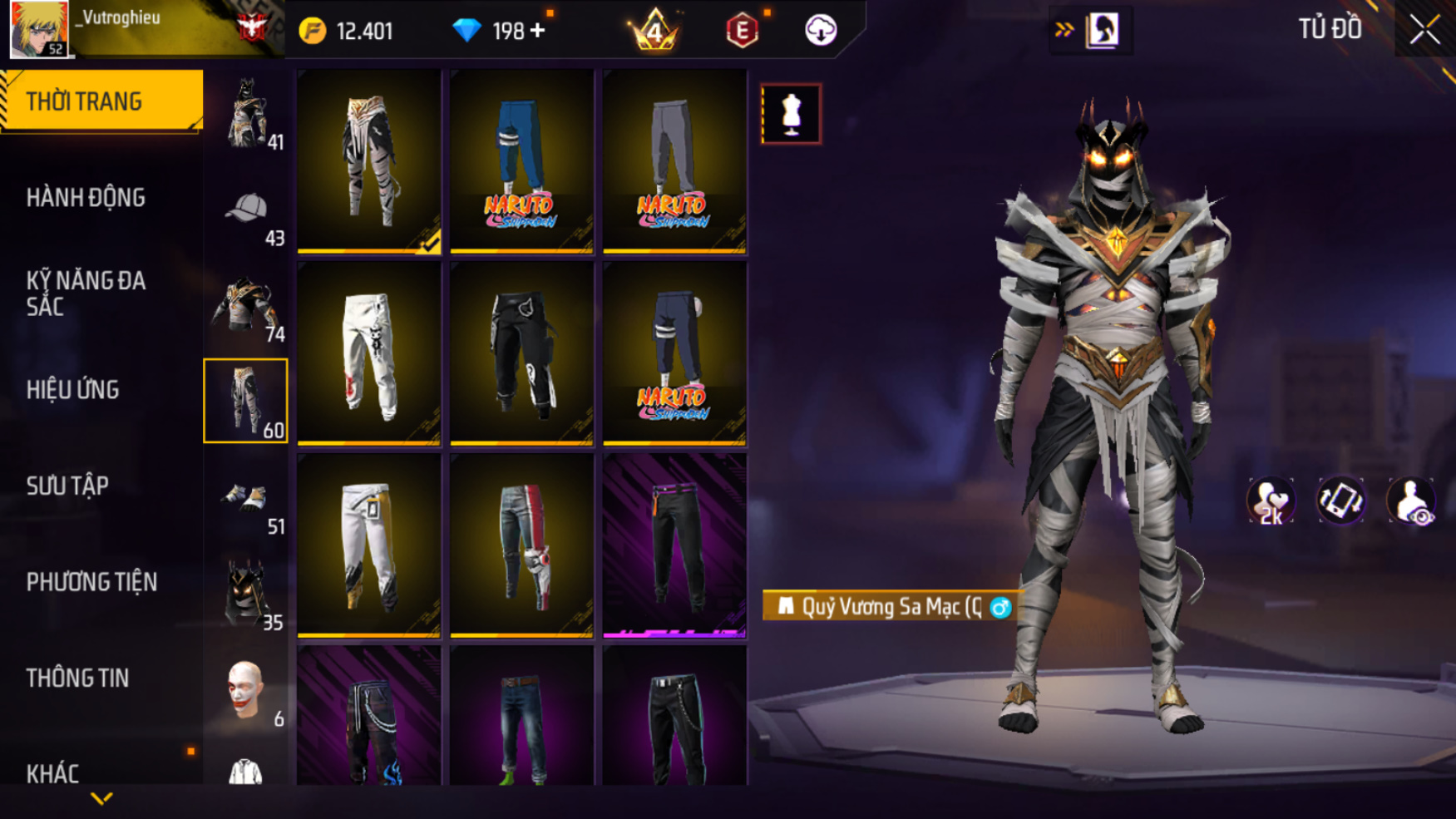Toggle the character visibility eye icon
The image size is (1456, 819).
tap(1410, 501)
